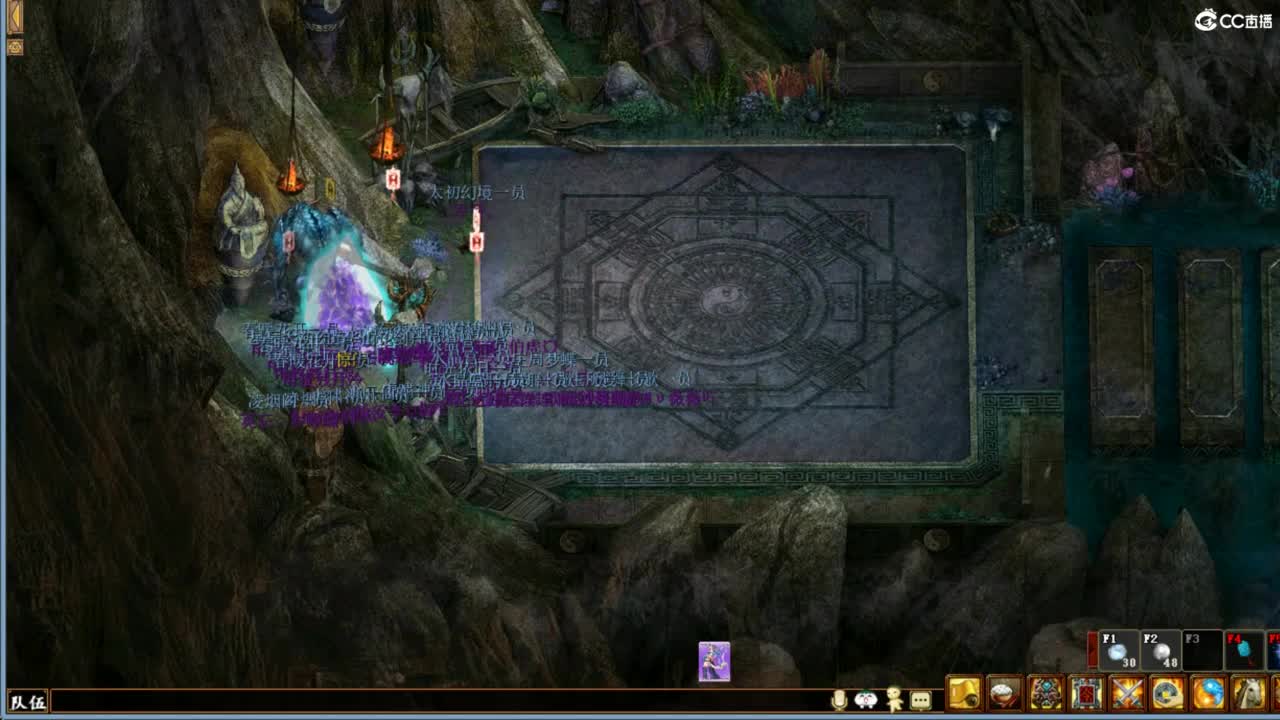Screen dimensions: 1280x720
Task: Toggle the microphone voice chat icon
Action: pyautogui.click(x=842, y=697)
